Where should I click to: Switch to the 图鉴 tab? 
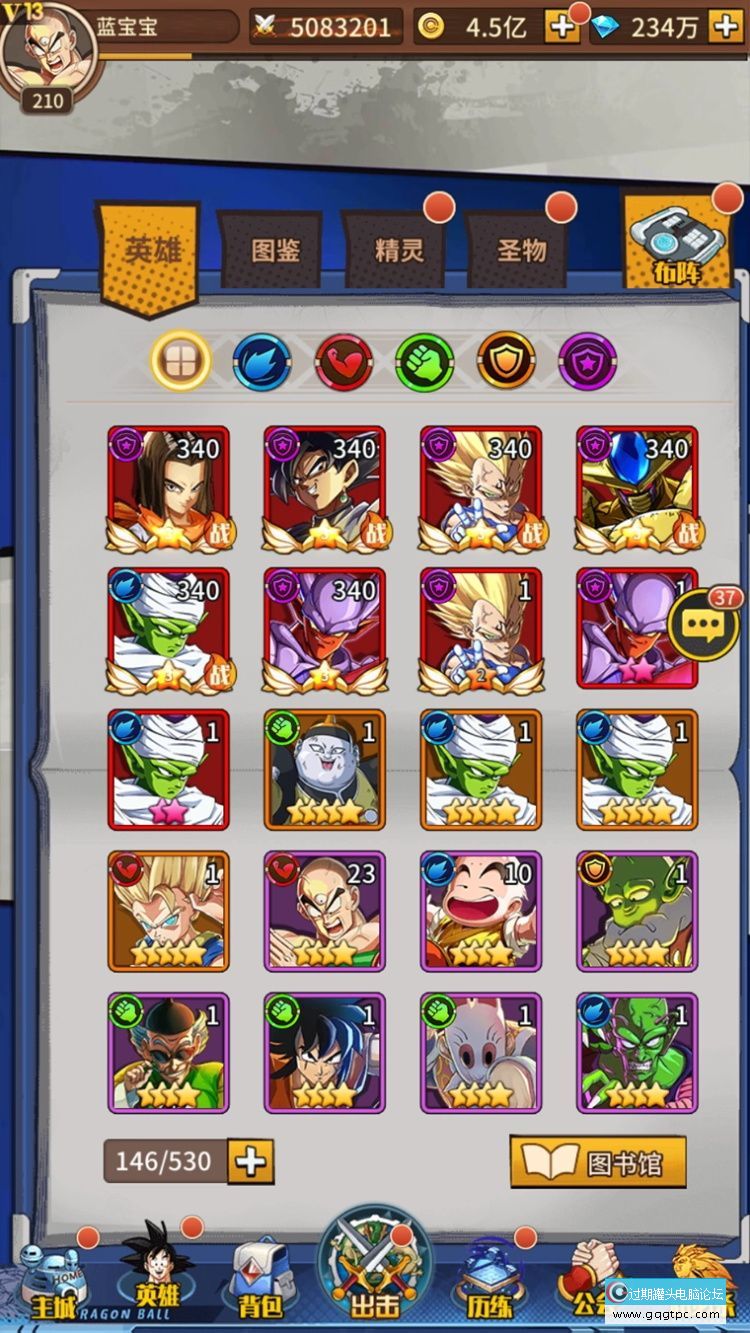tap(275, 250)
